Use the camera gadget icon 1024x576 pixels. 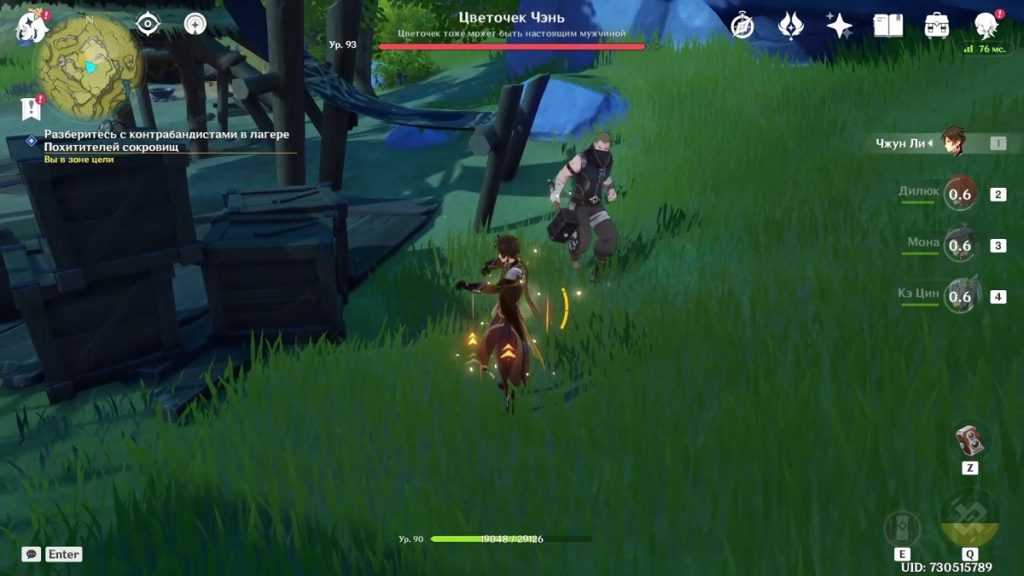[969, 440]
